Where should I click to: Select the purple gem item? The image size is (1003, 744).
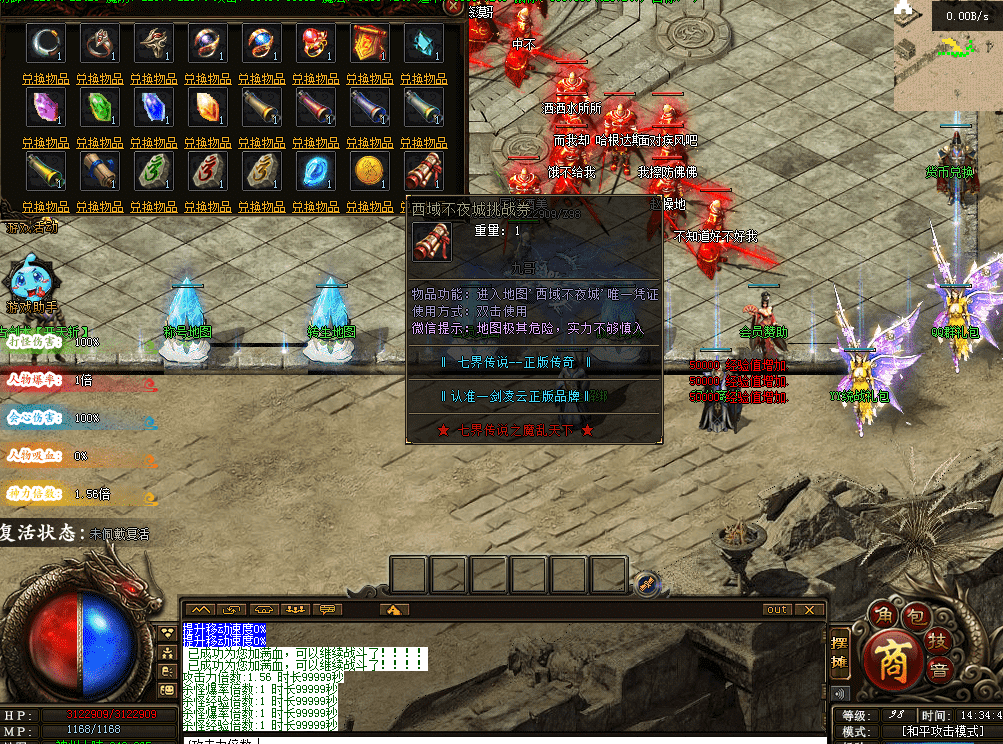[x=46, y=107]
